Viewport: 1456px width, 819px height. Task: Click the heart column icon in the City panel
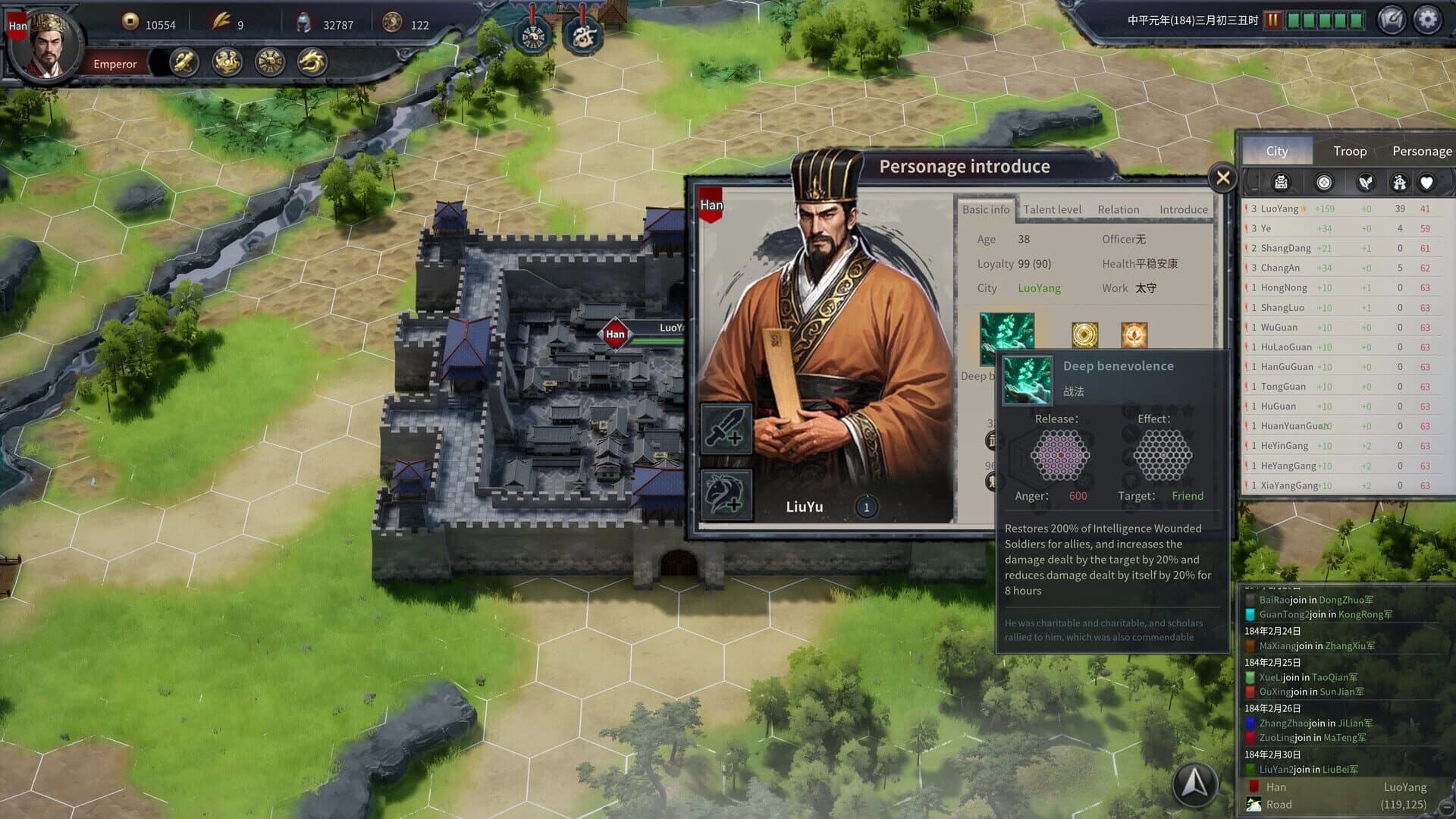(x=1426, y=182)
